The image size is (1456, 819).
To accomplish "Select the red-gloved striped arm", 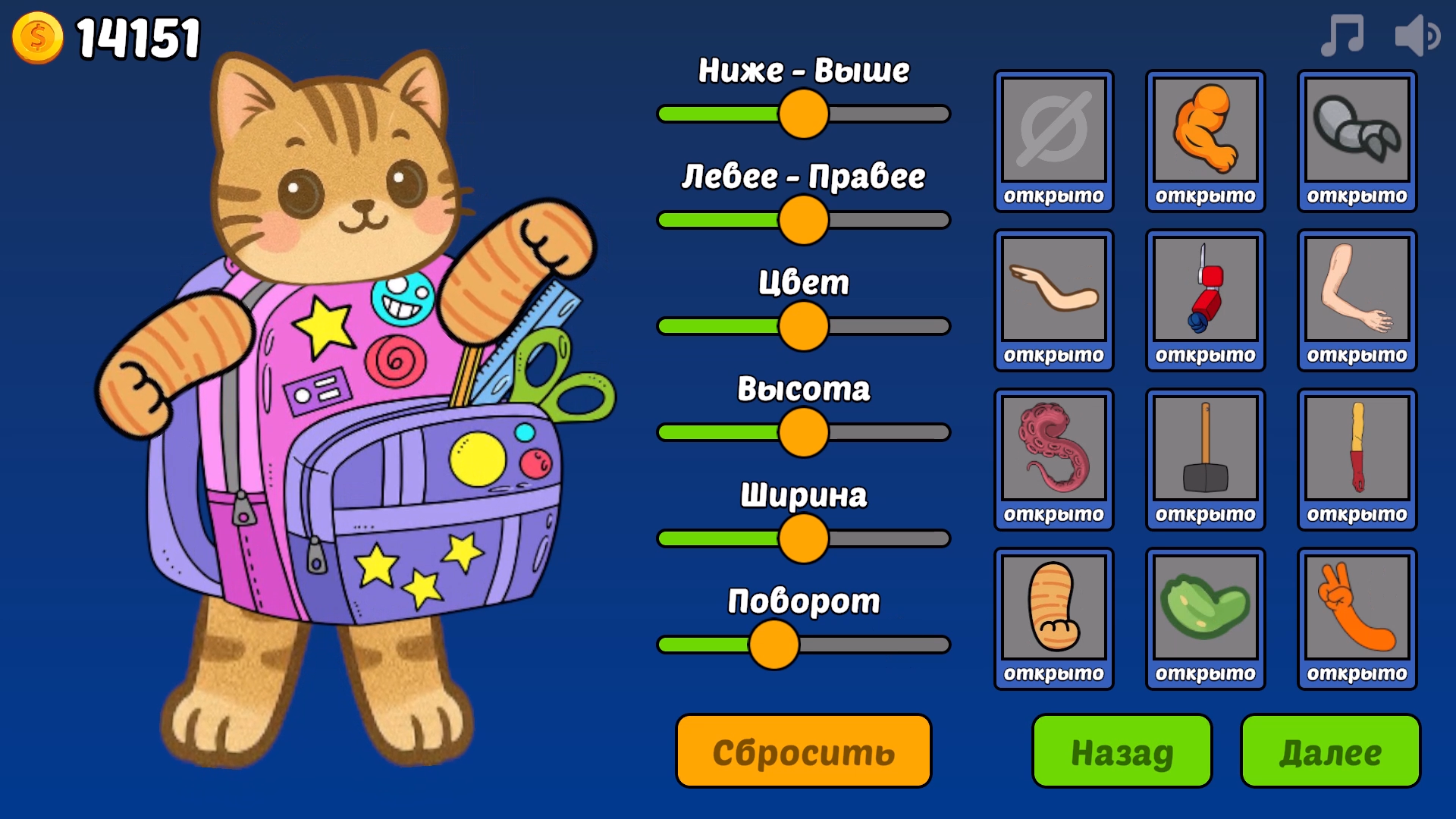I will (1357, 455).
